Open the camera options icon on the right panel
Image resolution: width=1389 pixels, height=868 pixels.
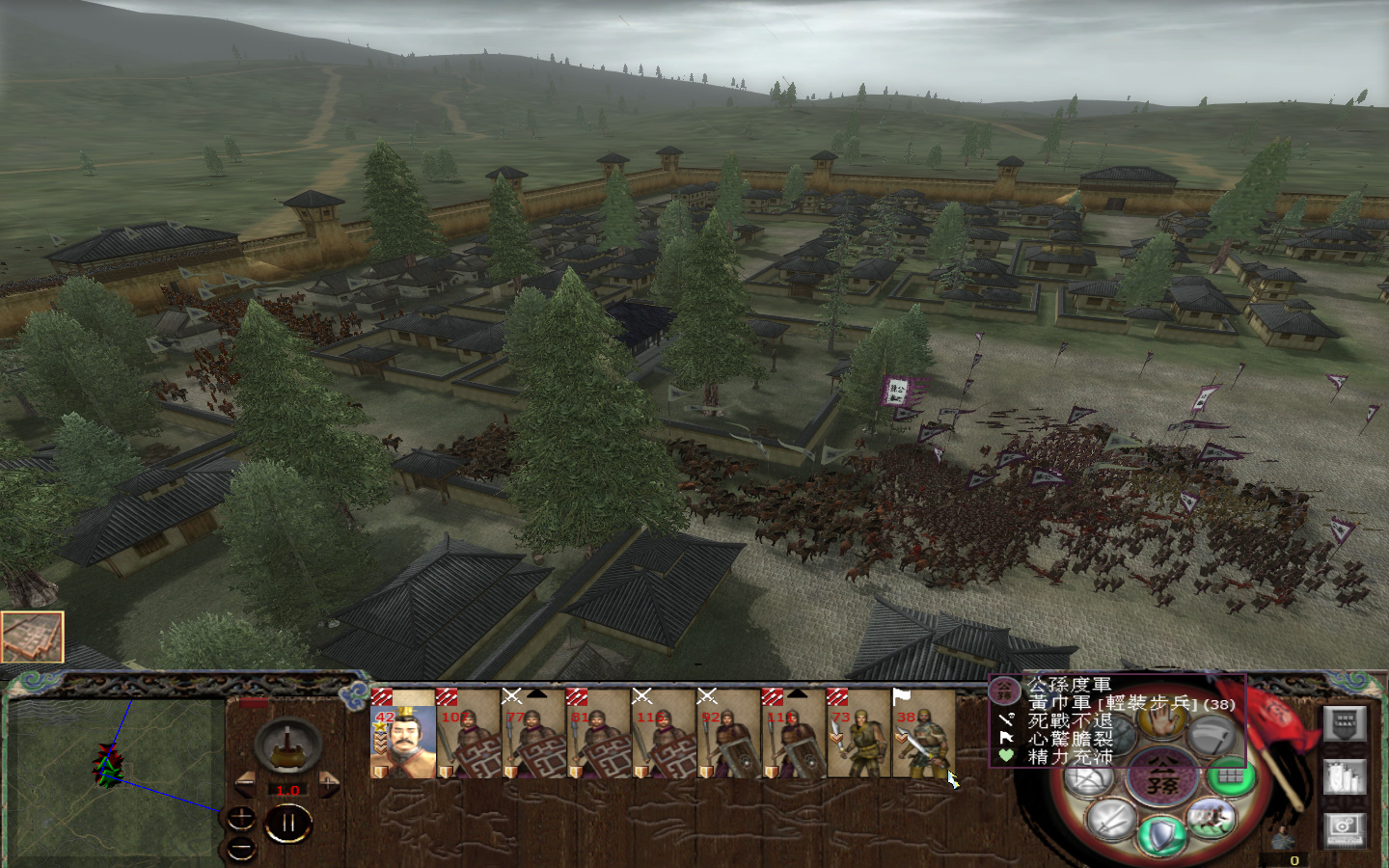[x=1345, y=830]
